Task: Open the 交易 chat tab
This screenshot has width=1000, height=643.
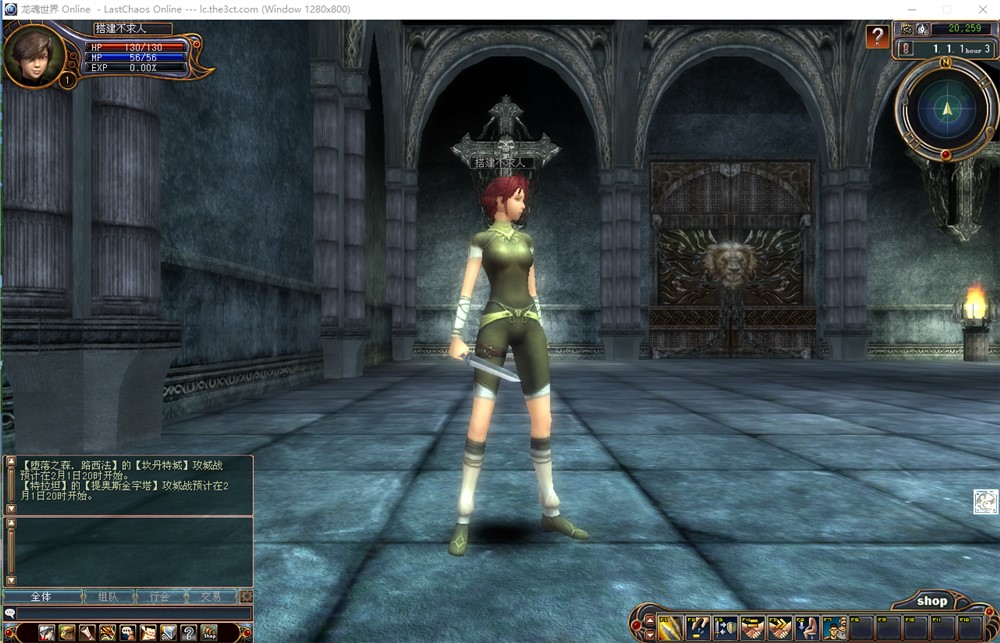Action: 210,597
